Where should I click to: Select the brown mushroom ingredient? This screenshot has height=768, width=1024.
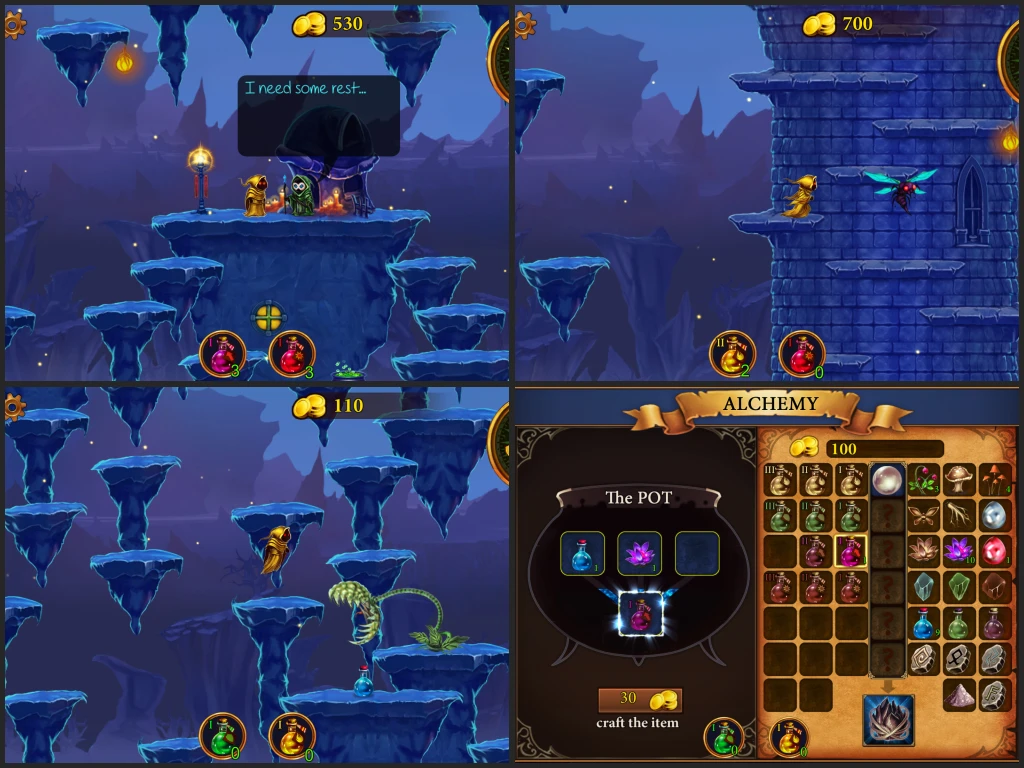click(x=959, y=481)
